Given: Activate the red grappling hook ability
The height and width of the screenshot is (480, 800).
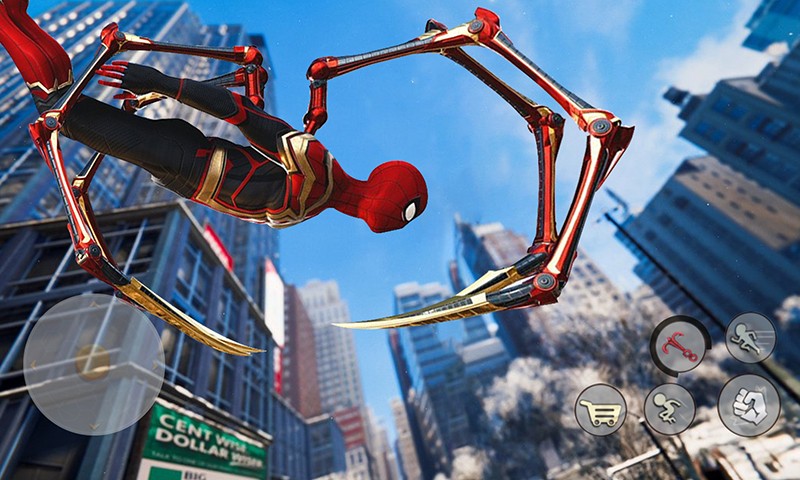Looking at the screenshot, I should (679, 345).
